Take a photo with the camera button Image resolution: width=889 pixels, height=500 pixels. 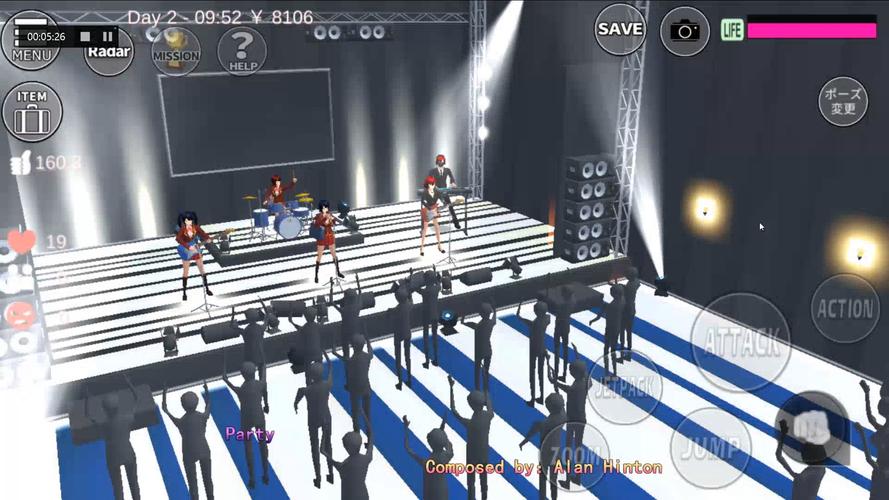click(685, 30)
